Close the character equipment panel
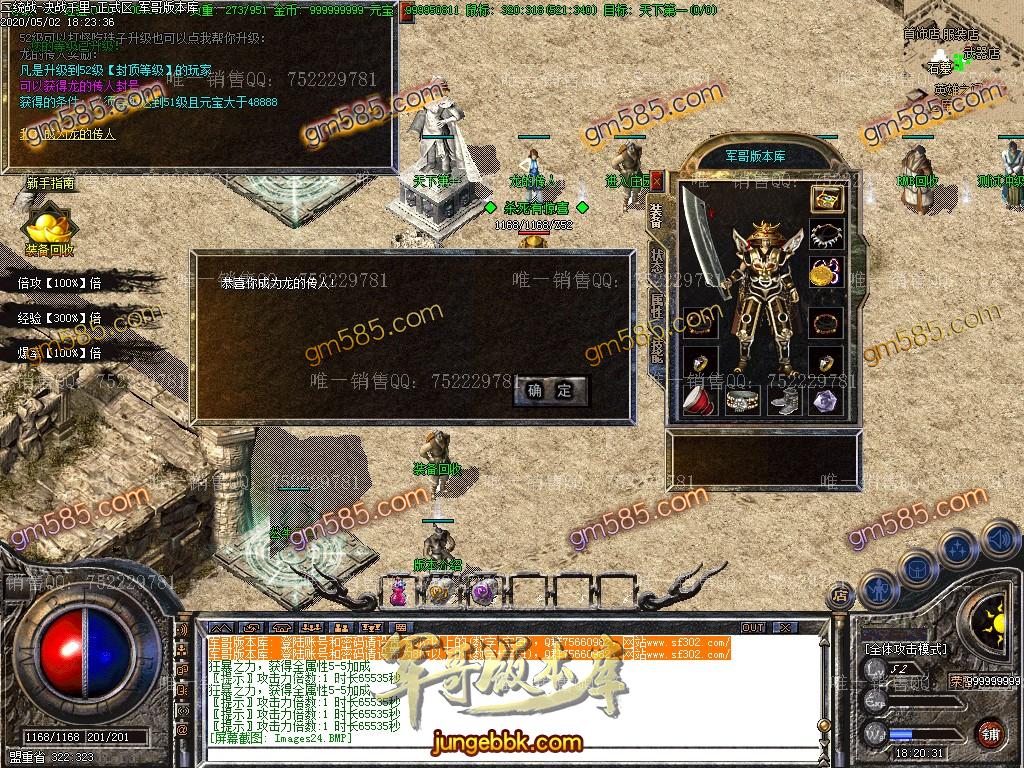Screen dimensions: 1024x768 (x=657, y=181)
